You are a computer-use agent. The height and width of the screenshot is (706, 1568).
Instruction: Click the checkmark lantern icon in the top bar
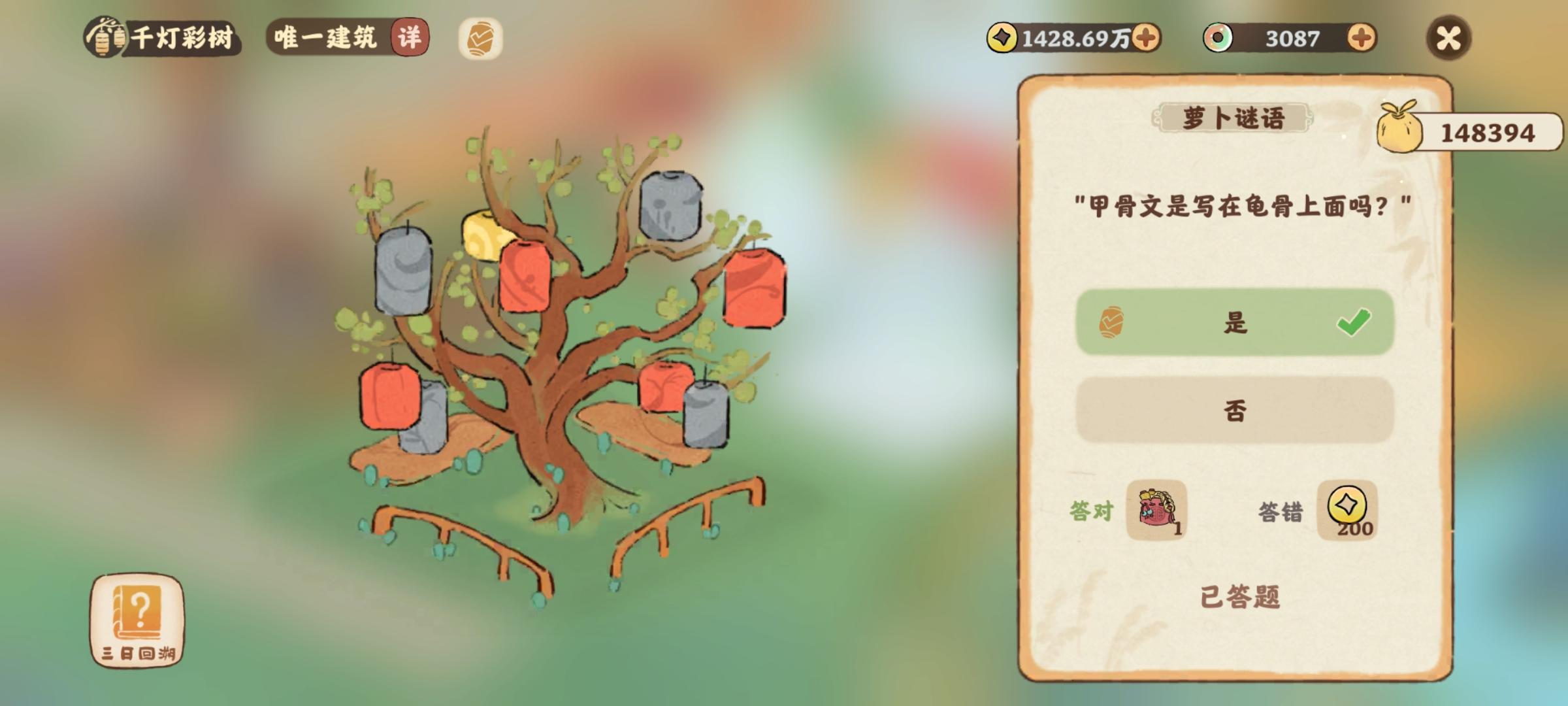483,39
